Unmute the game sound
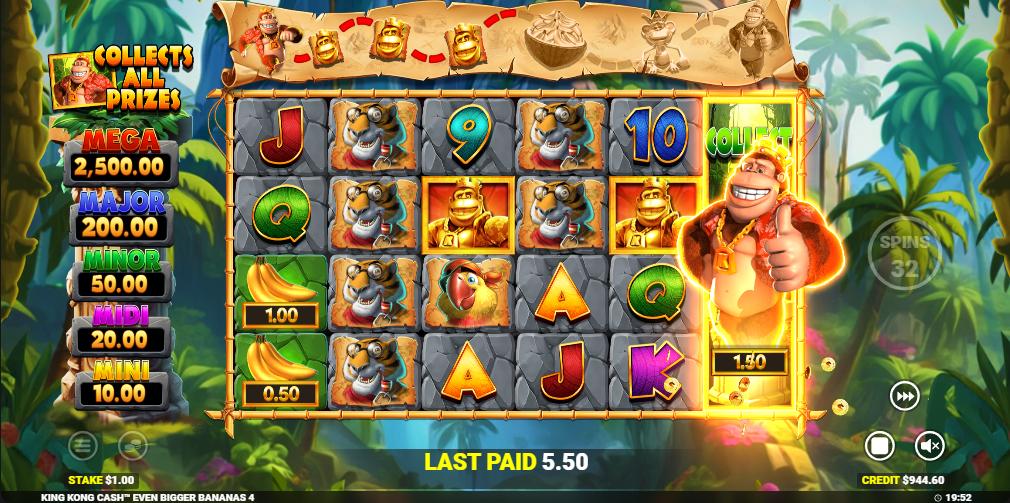 point(930,445)
